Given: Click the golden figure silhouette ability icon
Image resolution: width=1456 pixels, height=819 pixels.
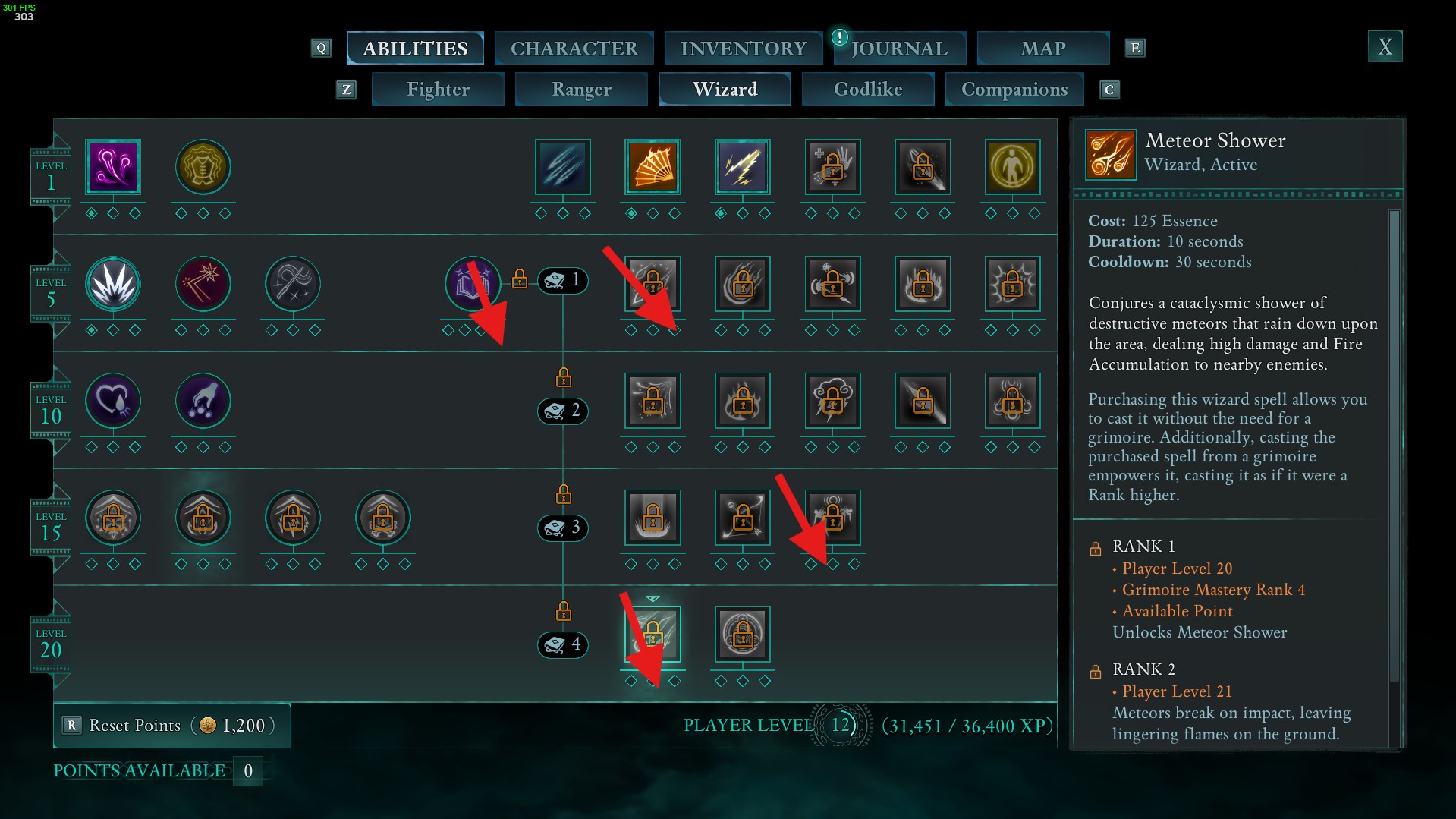Looking at the screenshot, I should click(1012, 167).
